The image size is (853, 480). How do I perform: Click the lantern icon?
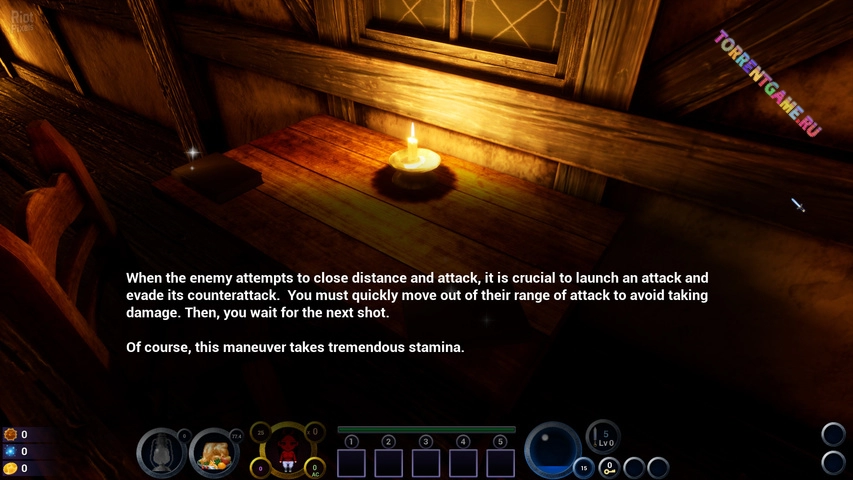point(160,453)
